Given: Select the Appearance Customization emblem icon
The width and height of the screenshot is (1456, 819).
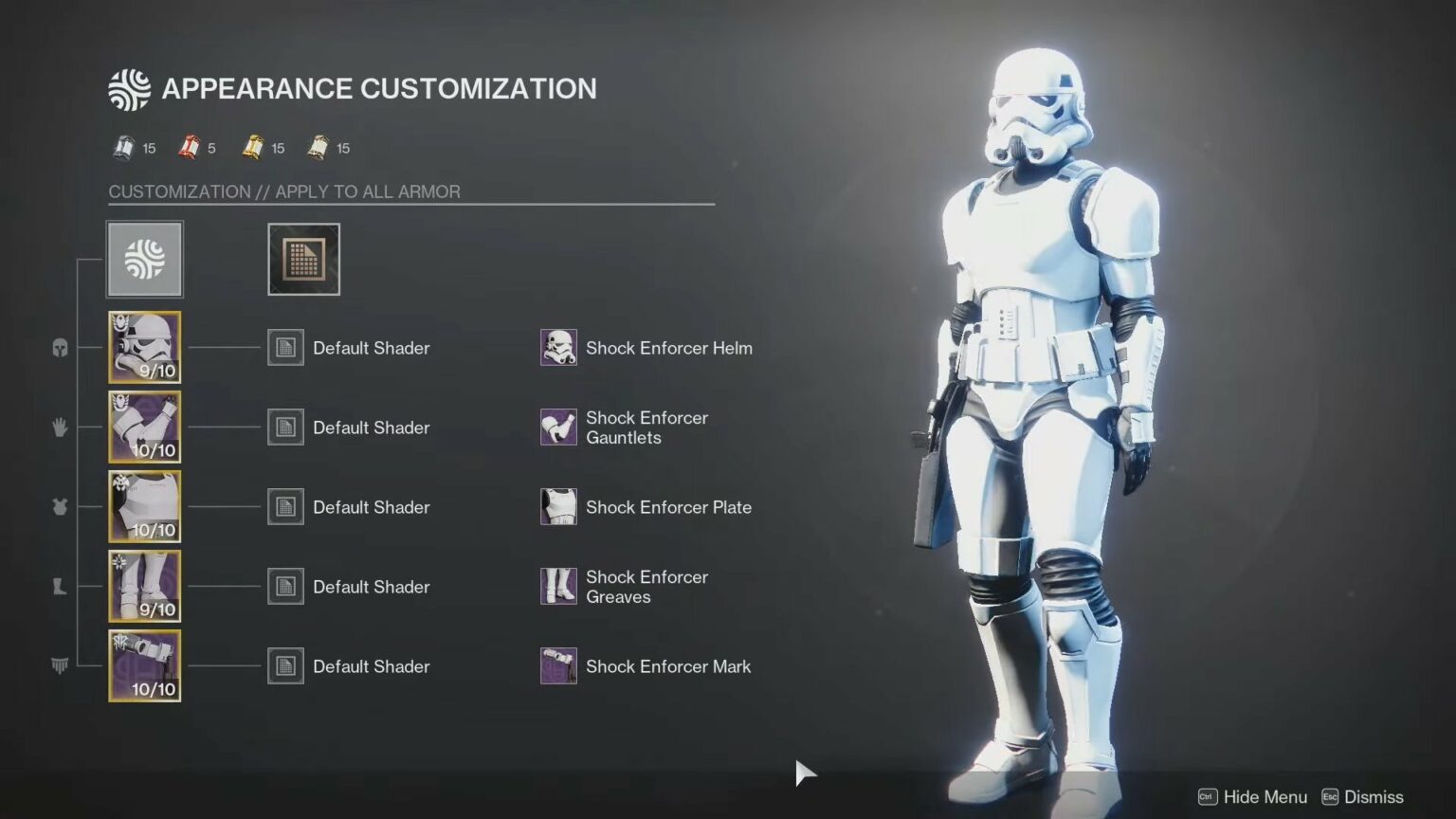Looking at the screenshot, I should click(x=144, y=258).
